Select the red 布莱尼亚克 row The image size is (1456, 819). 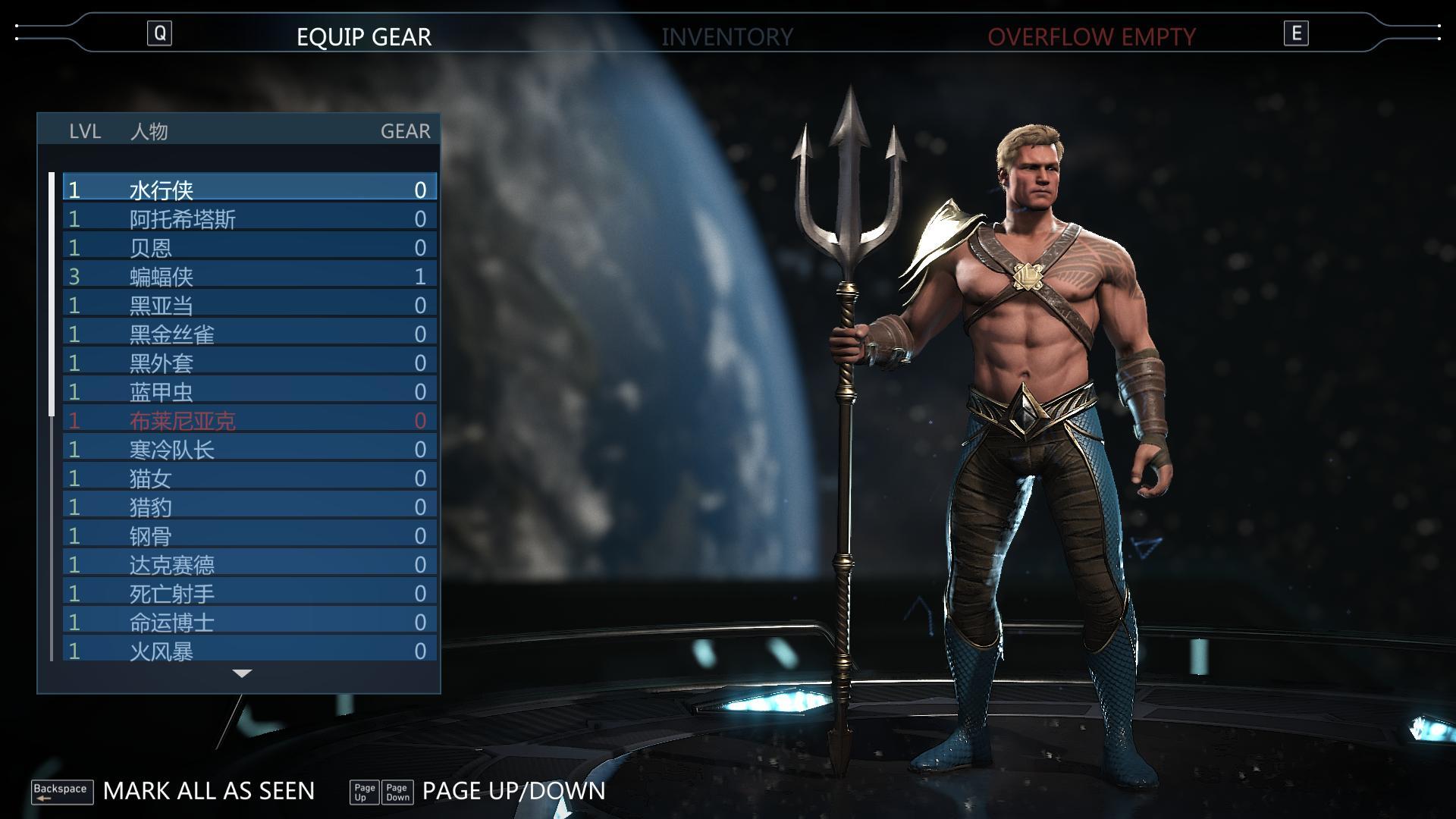[249, 420]
